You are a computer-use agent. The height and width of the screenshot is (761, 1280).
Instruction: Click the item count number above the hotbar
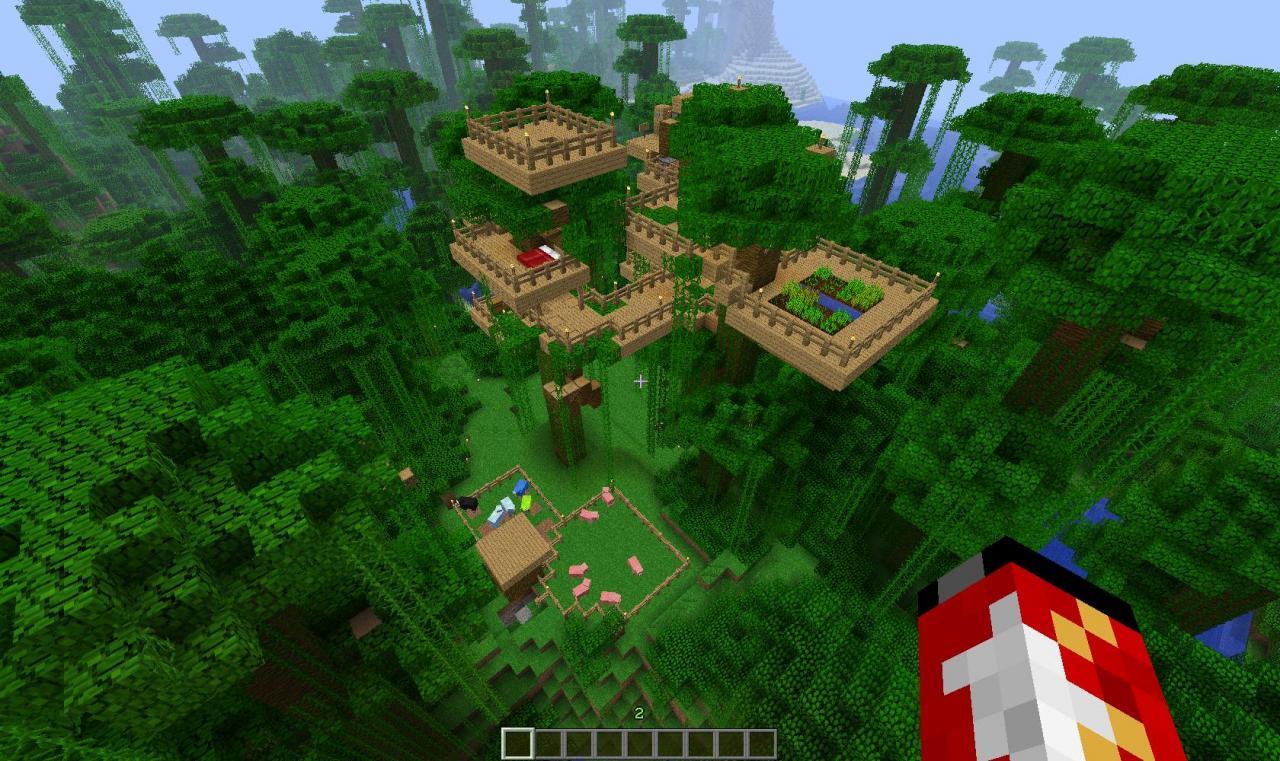pos(637,713)
